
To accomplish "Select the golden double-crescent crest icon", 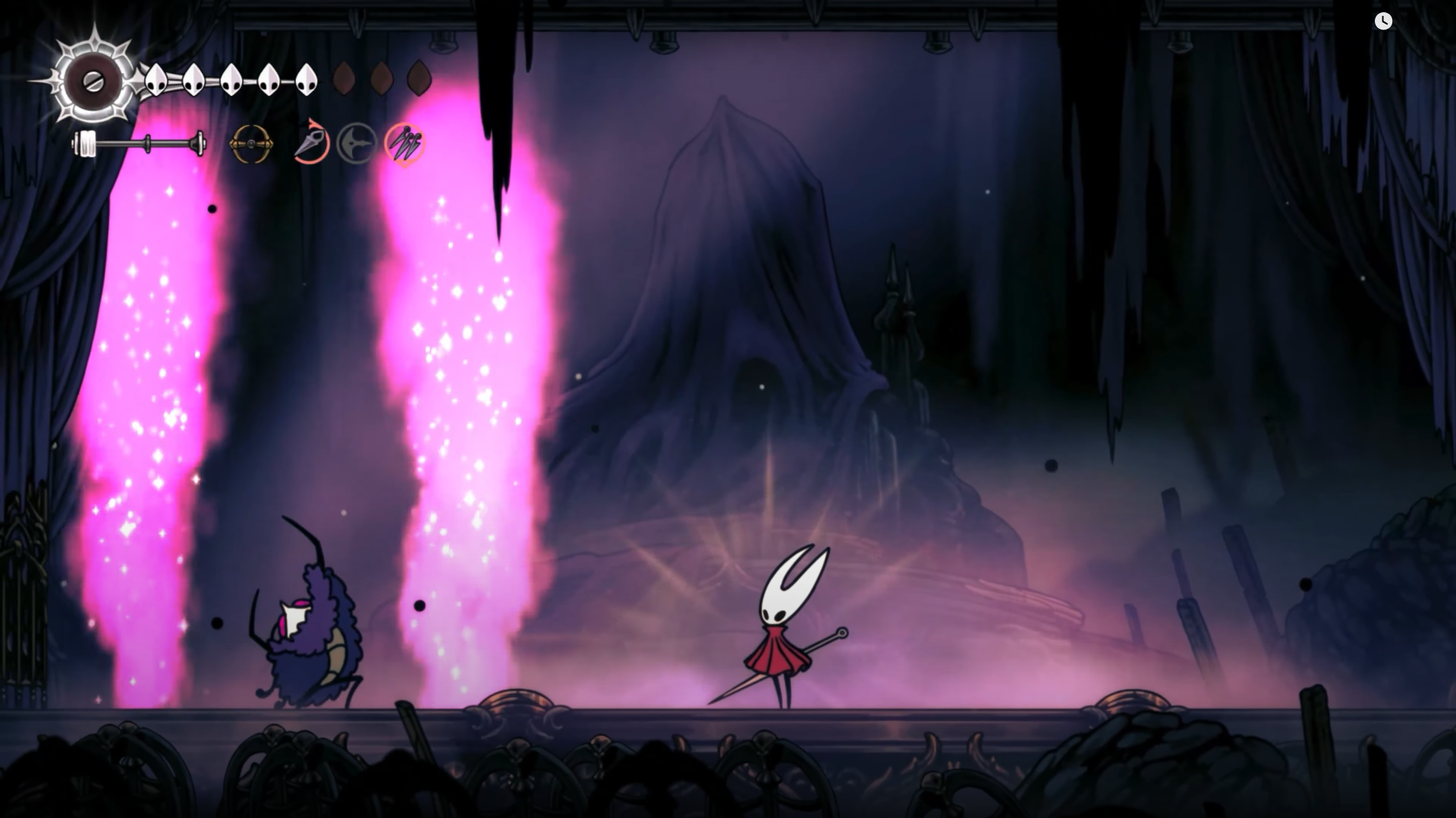I will 251,143.
